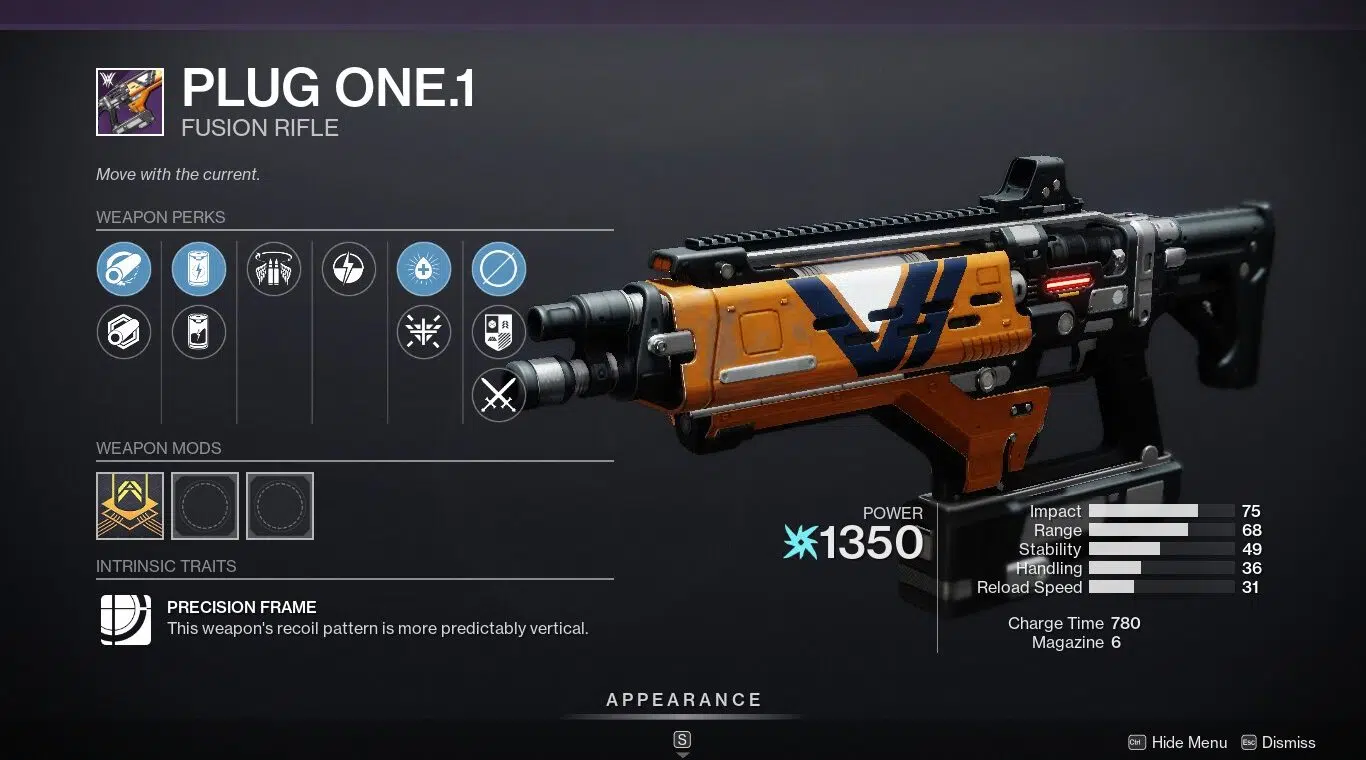
Task: Choose the hexagon-framed barrel perk
Action: point(124,332)
